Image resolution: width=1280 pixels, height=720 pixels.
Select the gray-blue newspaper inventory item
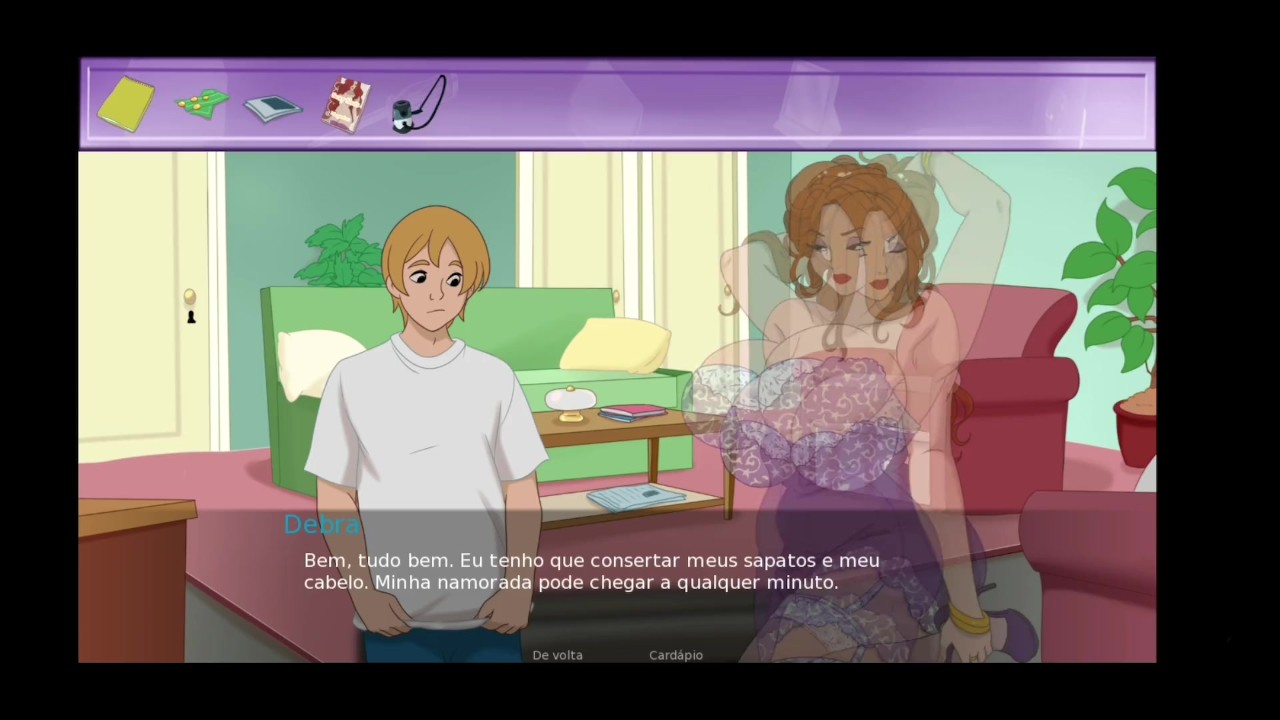[x=273, y=107]
